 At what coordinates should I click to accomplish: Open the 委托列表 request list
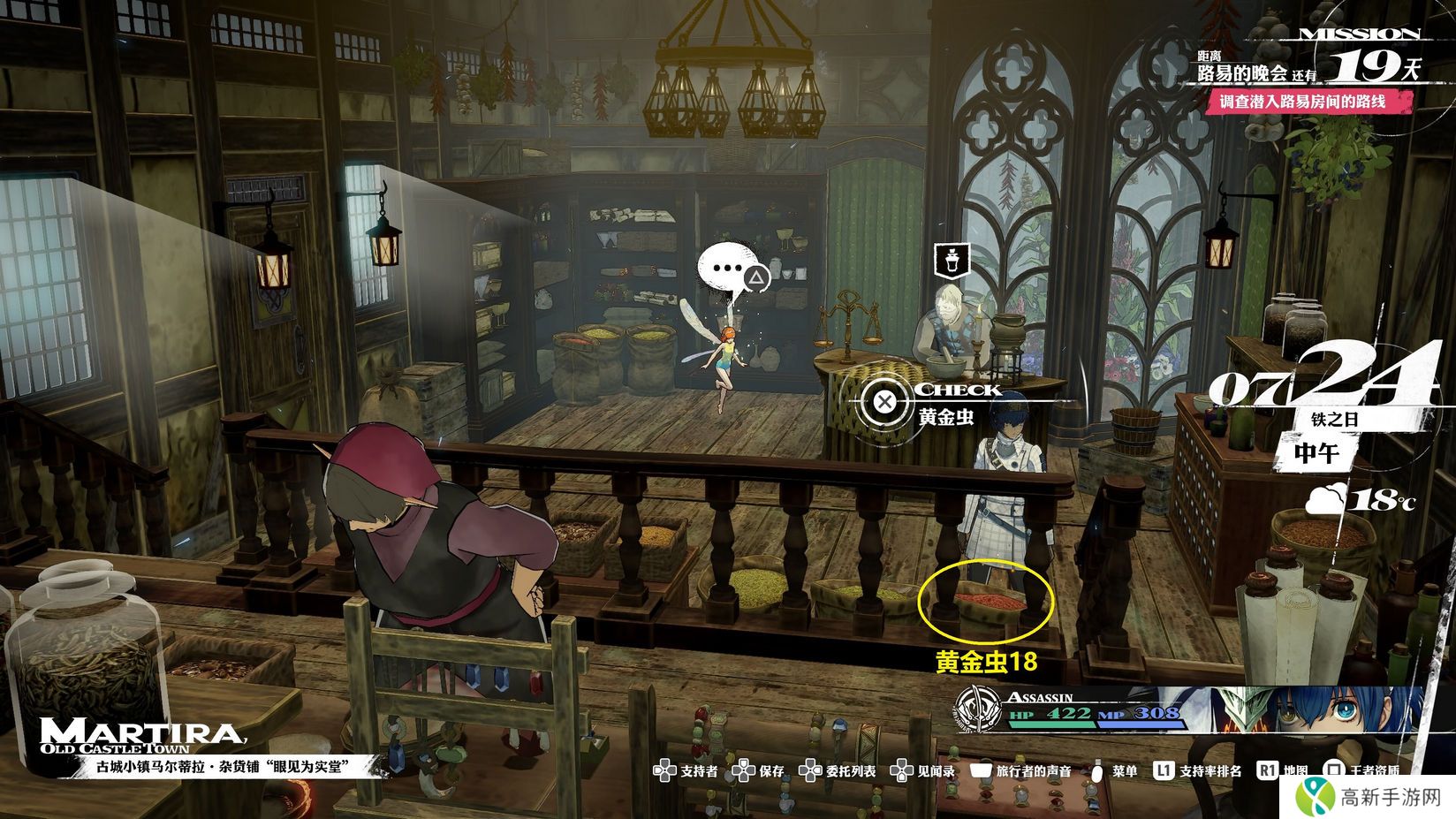837,771
